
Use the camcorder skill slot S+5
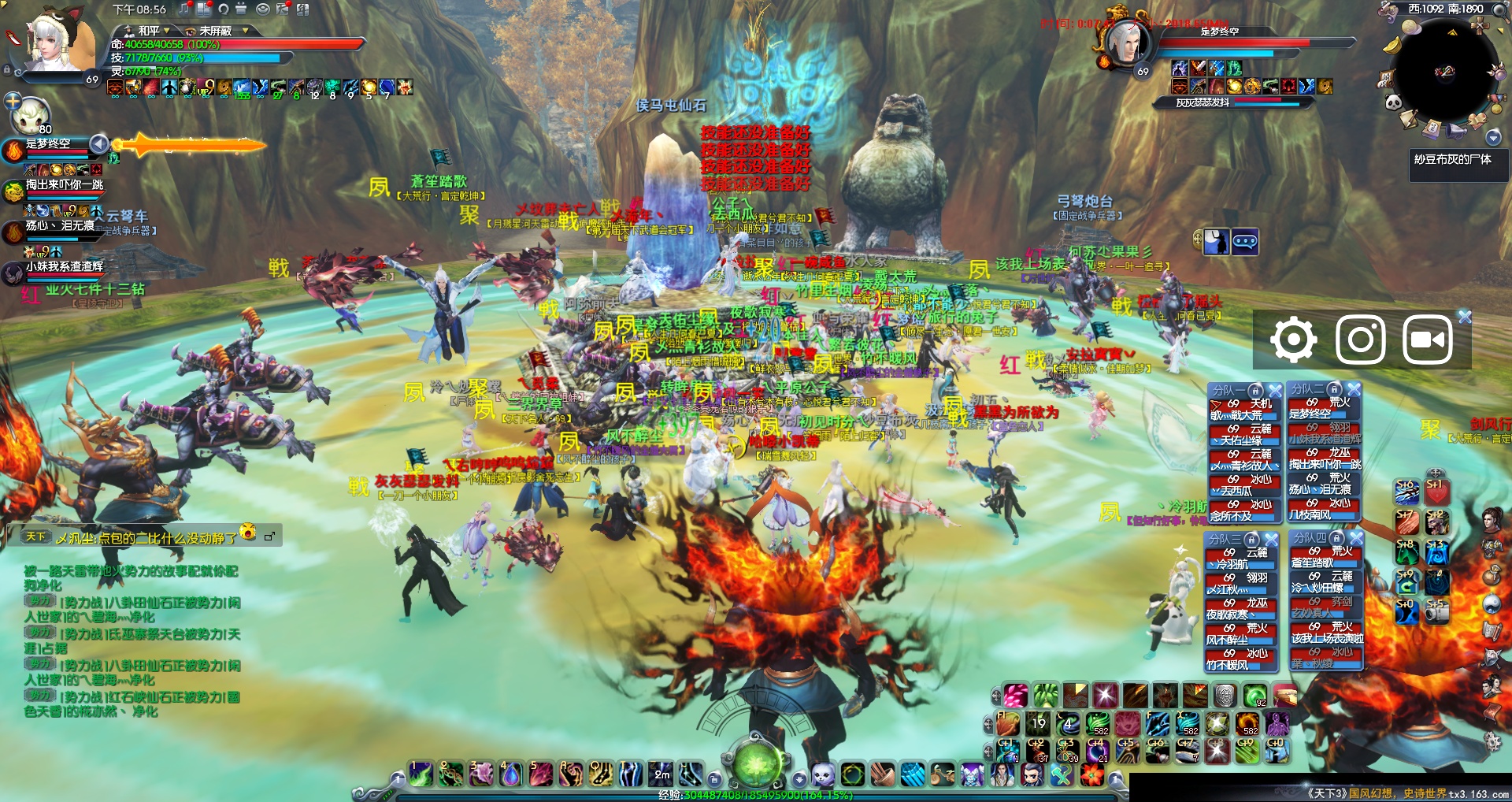[x=1436, y=611]
